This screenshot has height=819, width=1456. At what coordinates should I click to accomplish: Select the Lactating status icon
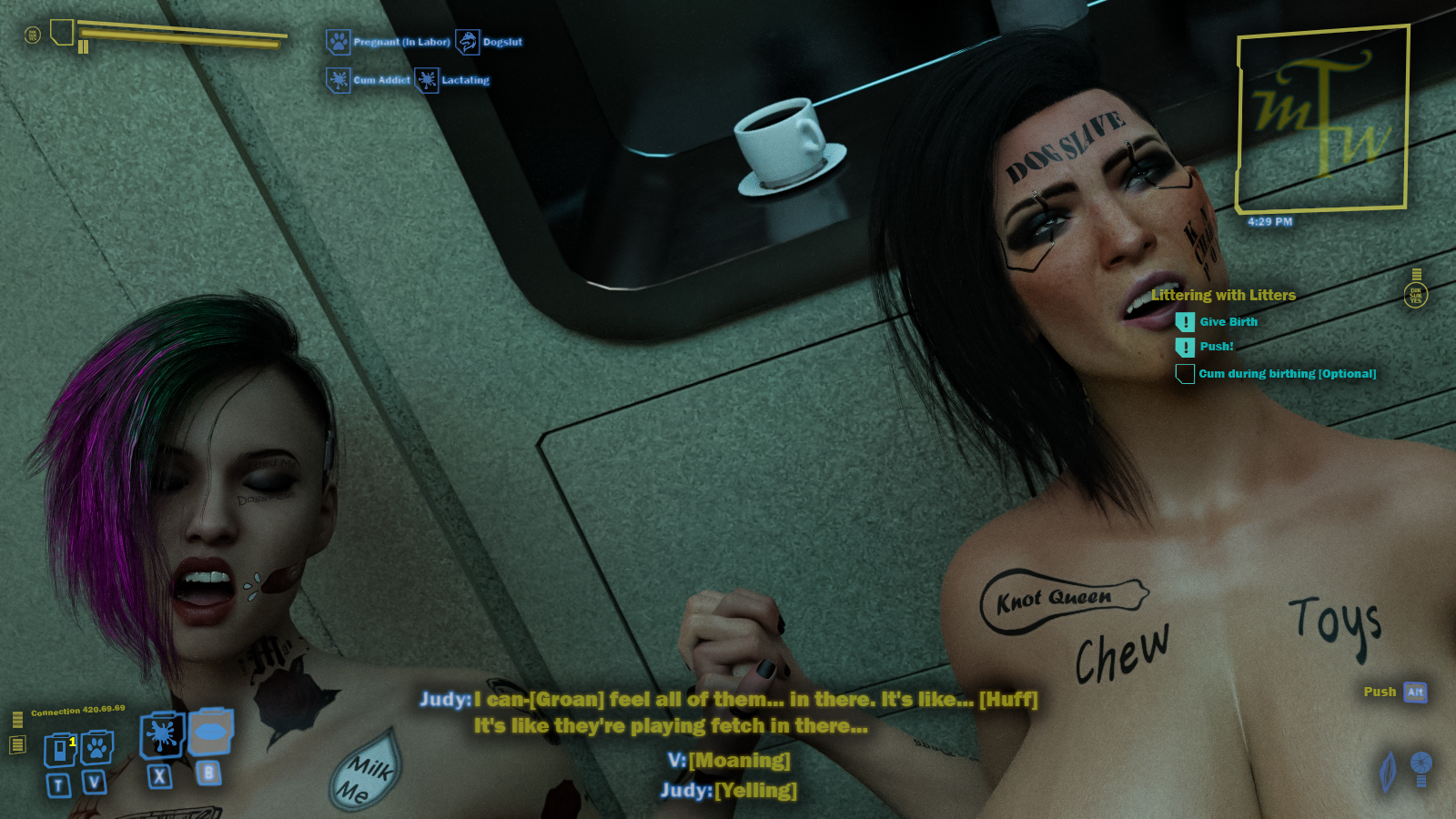[427, 80]
